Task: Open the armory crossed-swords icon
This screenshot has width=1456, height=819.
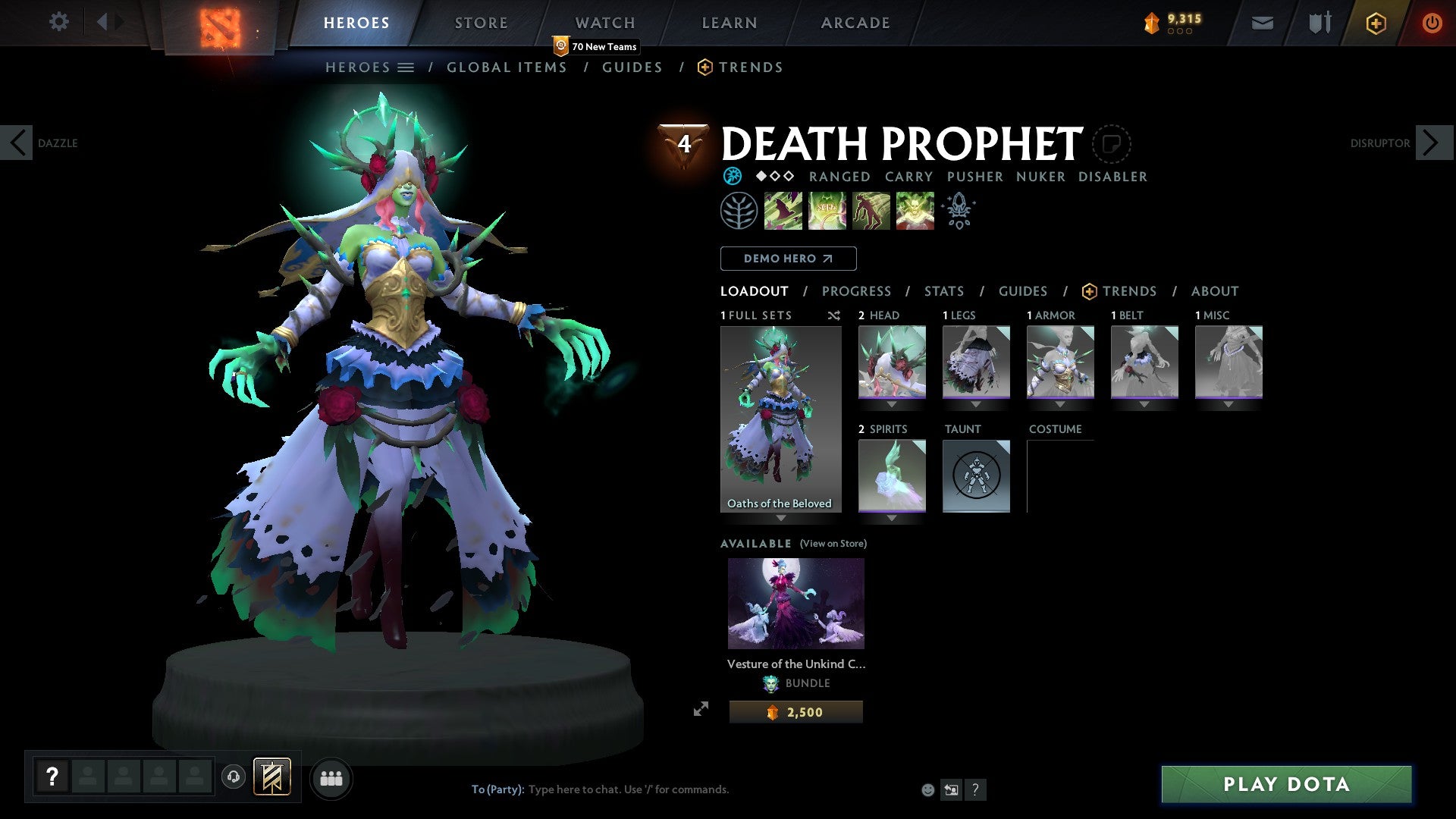Action: (1319, 23)
